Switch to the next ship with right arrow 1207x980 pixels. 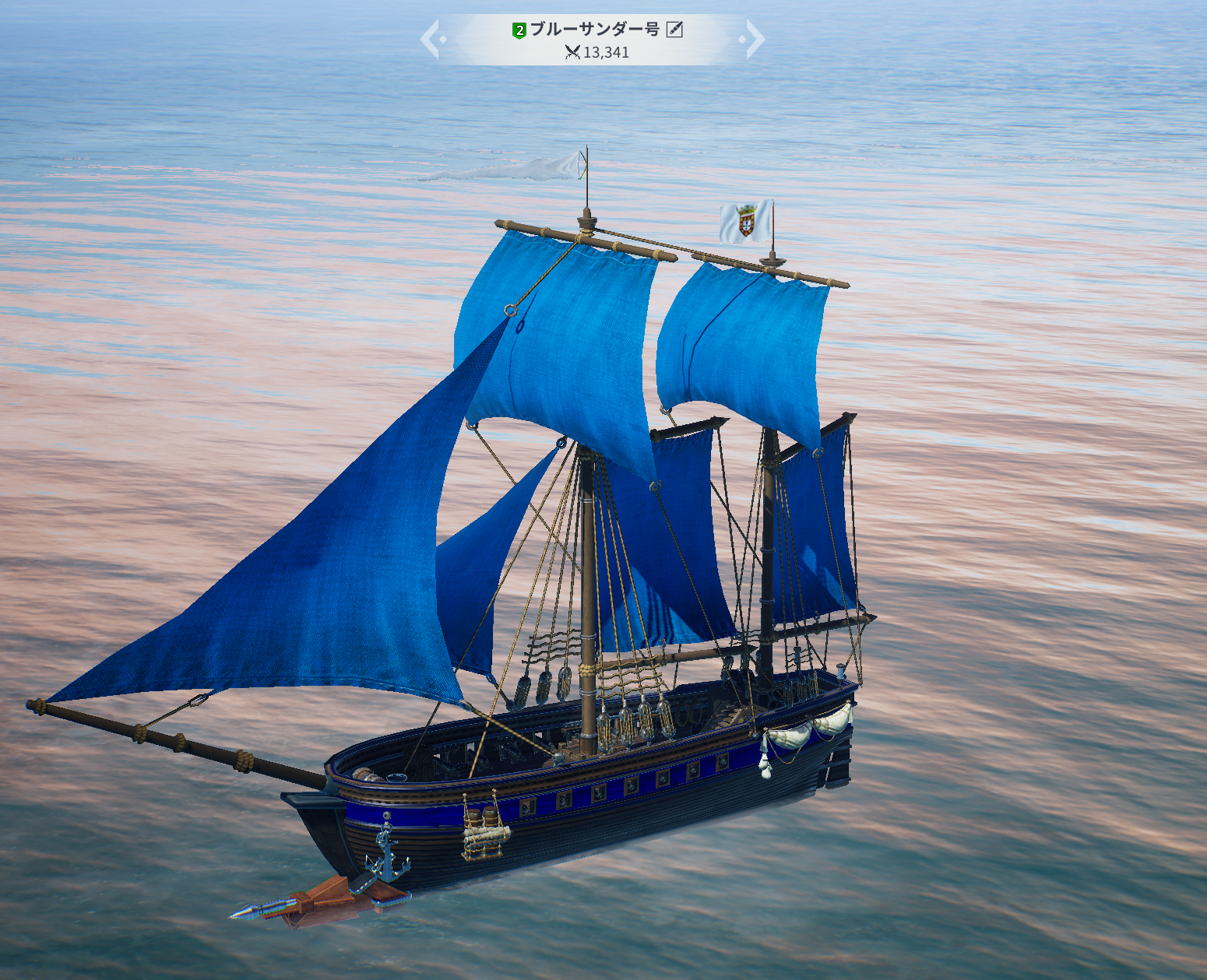click(x=754, y=40)
